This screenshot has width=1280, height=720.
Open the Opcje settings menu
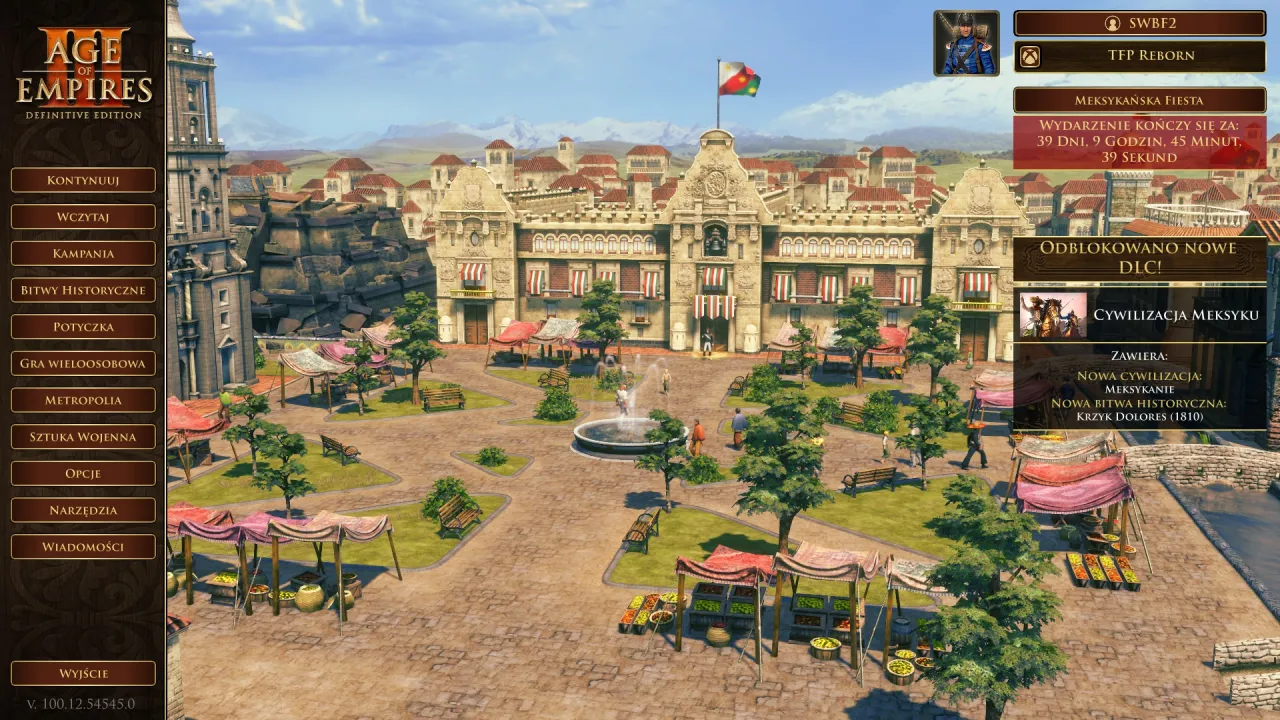tap(82, 473)
